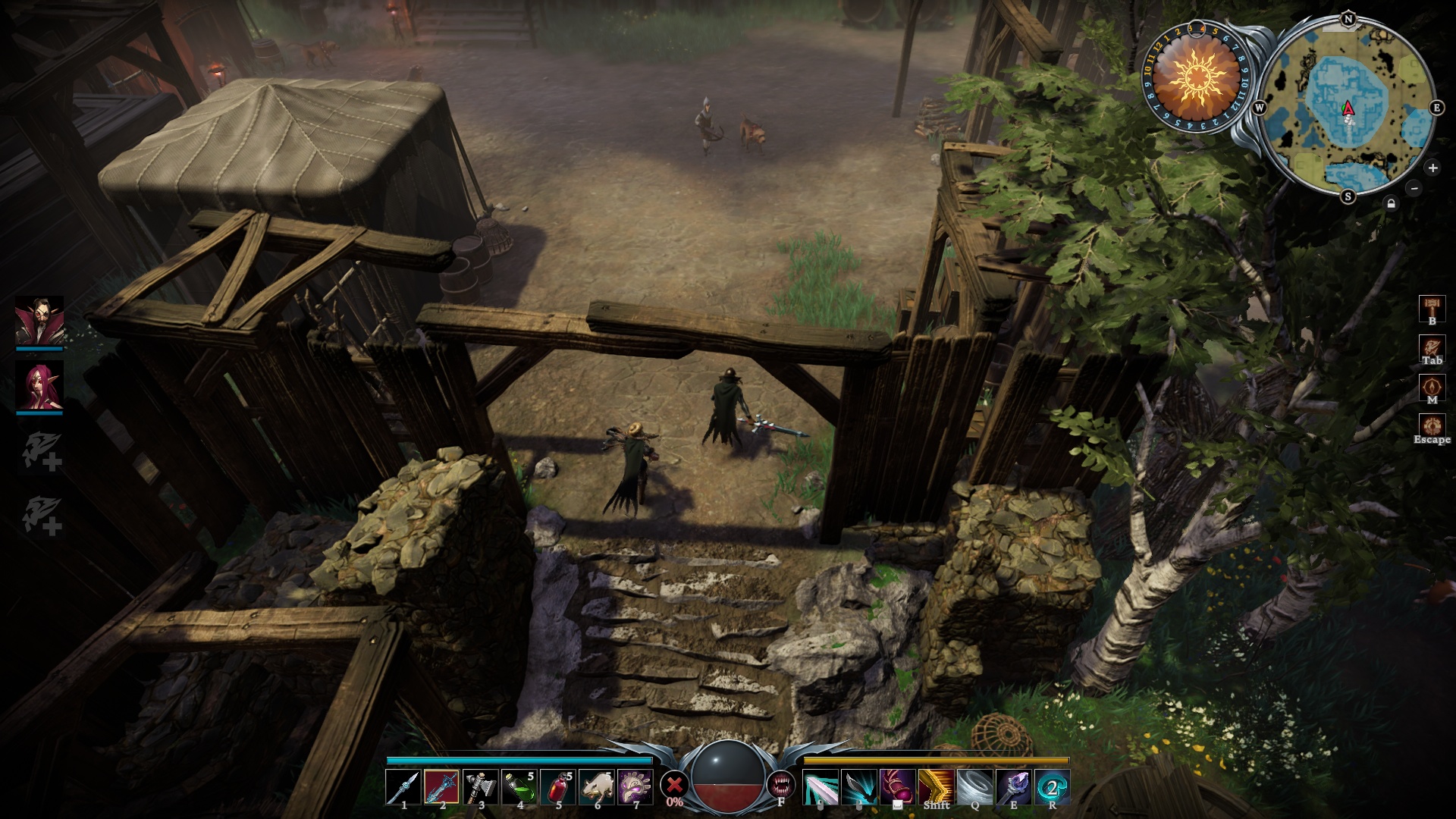Toggle the minimap rotation lock
This screenshot has height=819, width=1456.
pyautogui.click(x=1391, y=203)
